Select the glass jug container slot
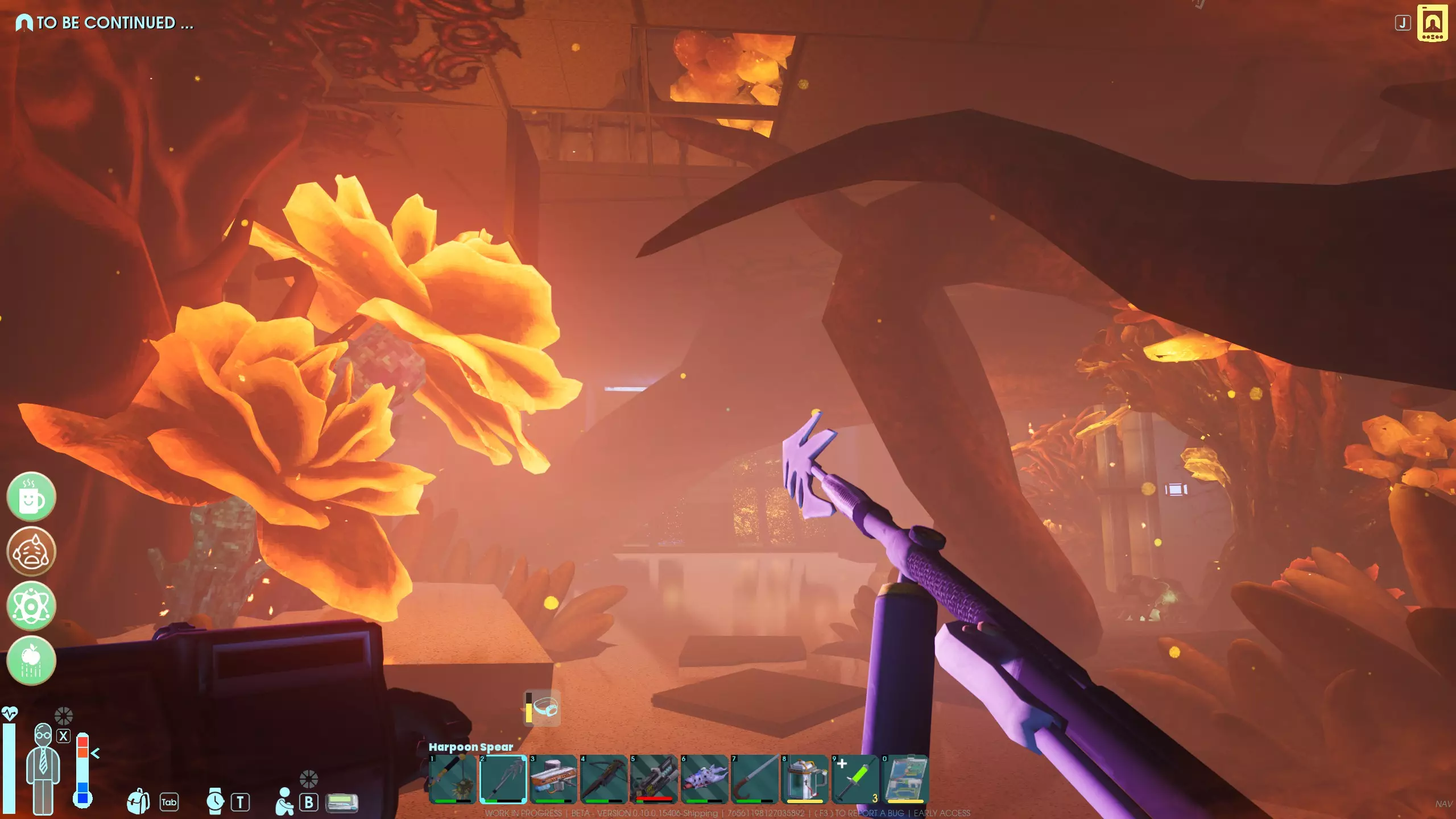Viewport: 1456px width, 819px height. coord(805,779)
